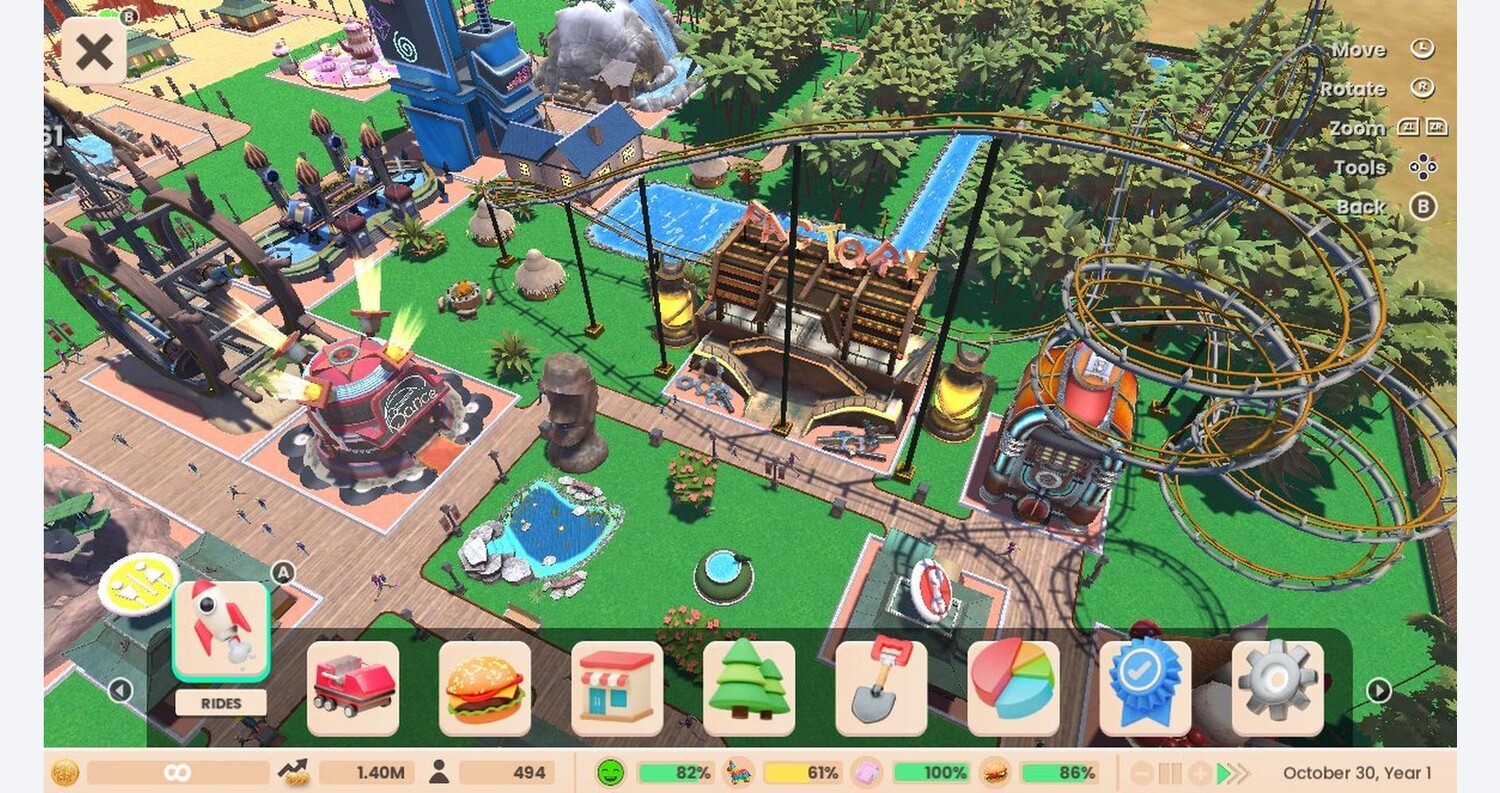Choose the burger food stalls category

click(484, 688)
